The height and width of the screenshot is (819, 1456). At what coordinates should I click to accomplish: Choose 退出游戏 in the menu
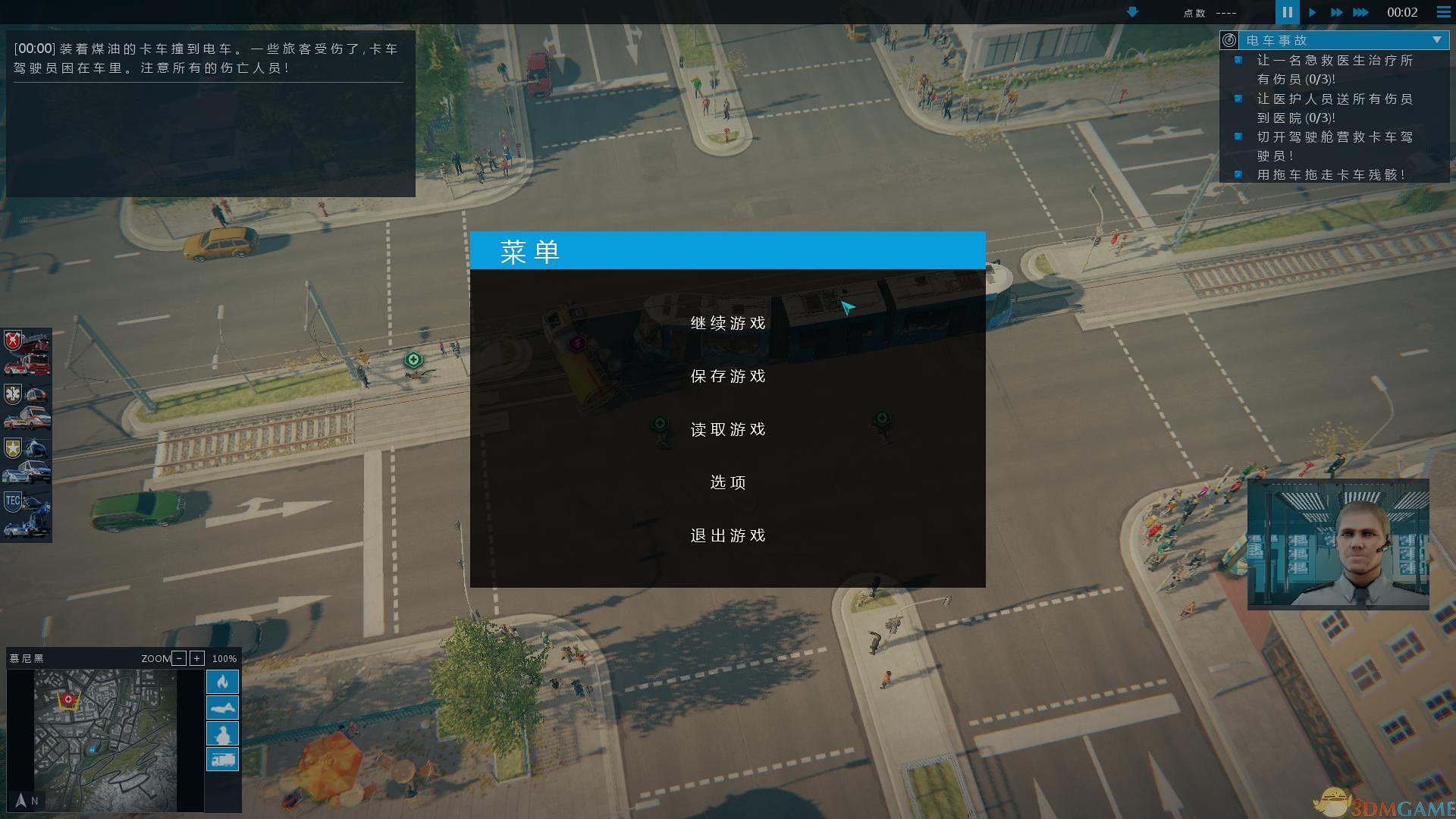[x=727, y=535]
